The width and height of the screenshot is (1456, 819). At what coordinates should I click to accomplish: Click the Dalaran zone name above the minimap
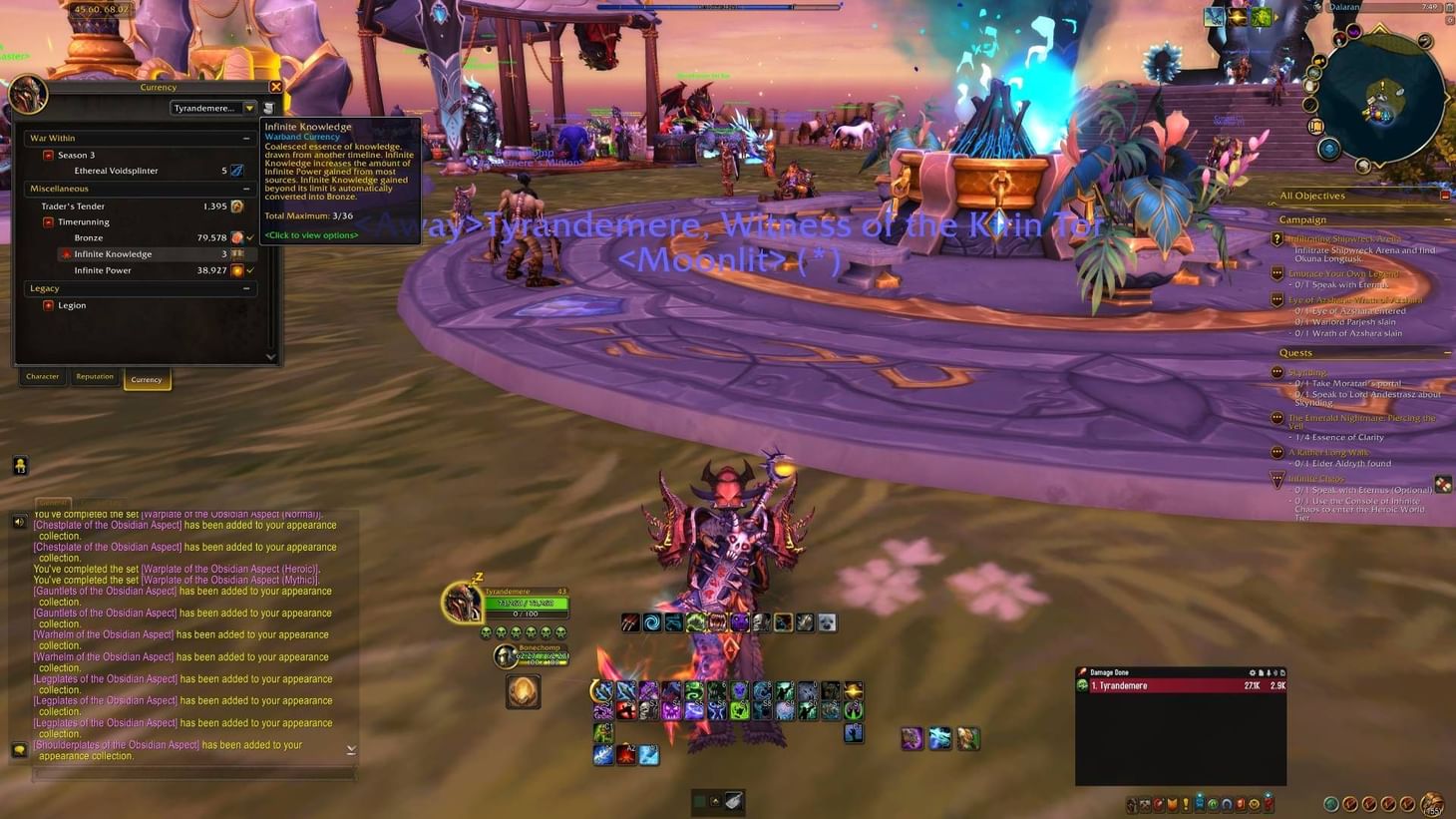(1342, 7)
